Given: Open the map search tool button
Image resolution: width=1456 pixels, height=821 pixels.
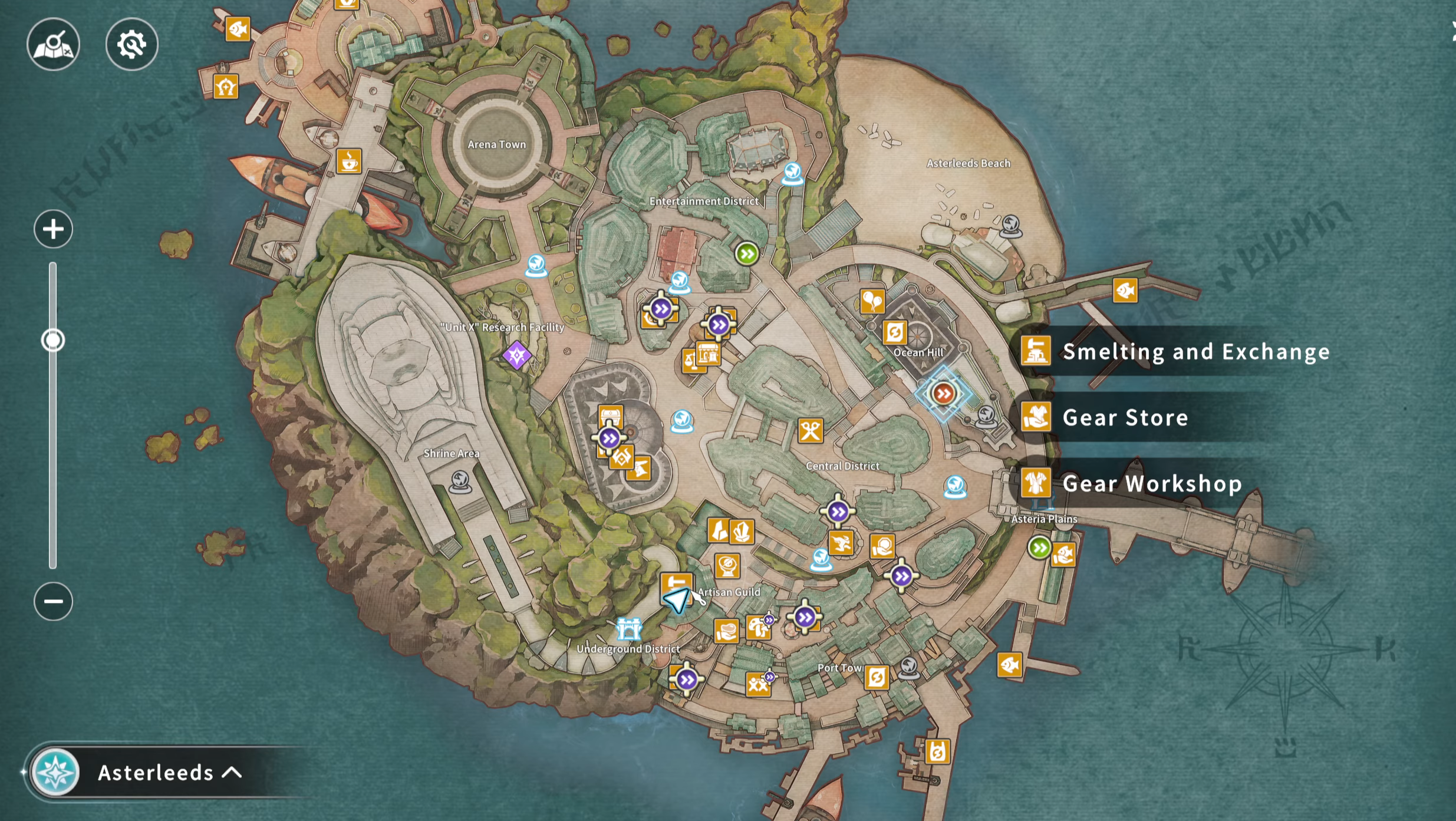Looking at the screenshot, I should 53,44.
